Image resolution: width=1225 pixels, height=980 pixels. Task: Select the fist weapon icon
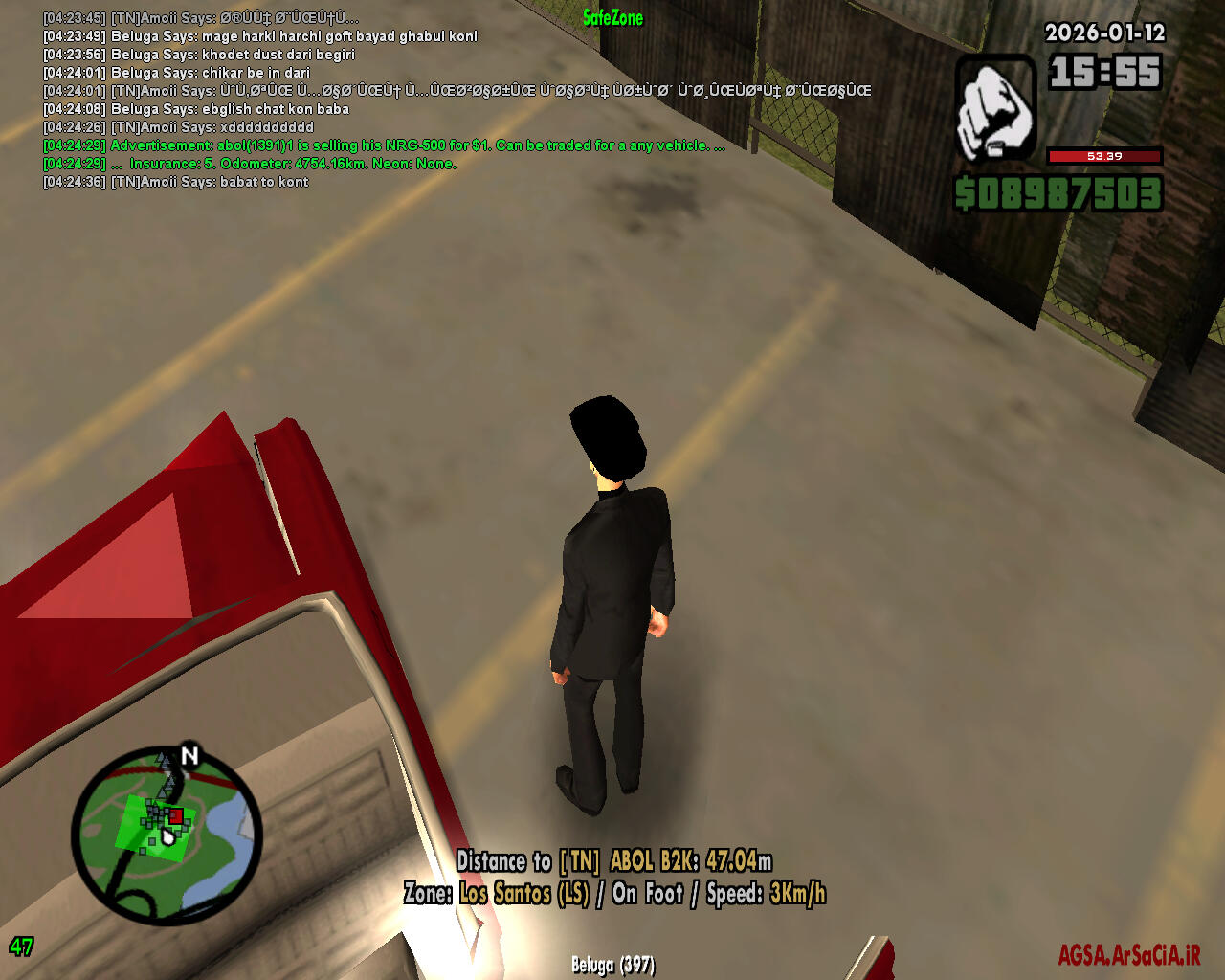coord(996,108)
